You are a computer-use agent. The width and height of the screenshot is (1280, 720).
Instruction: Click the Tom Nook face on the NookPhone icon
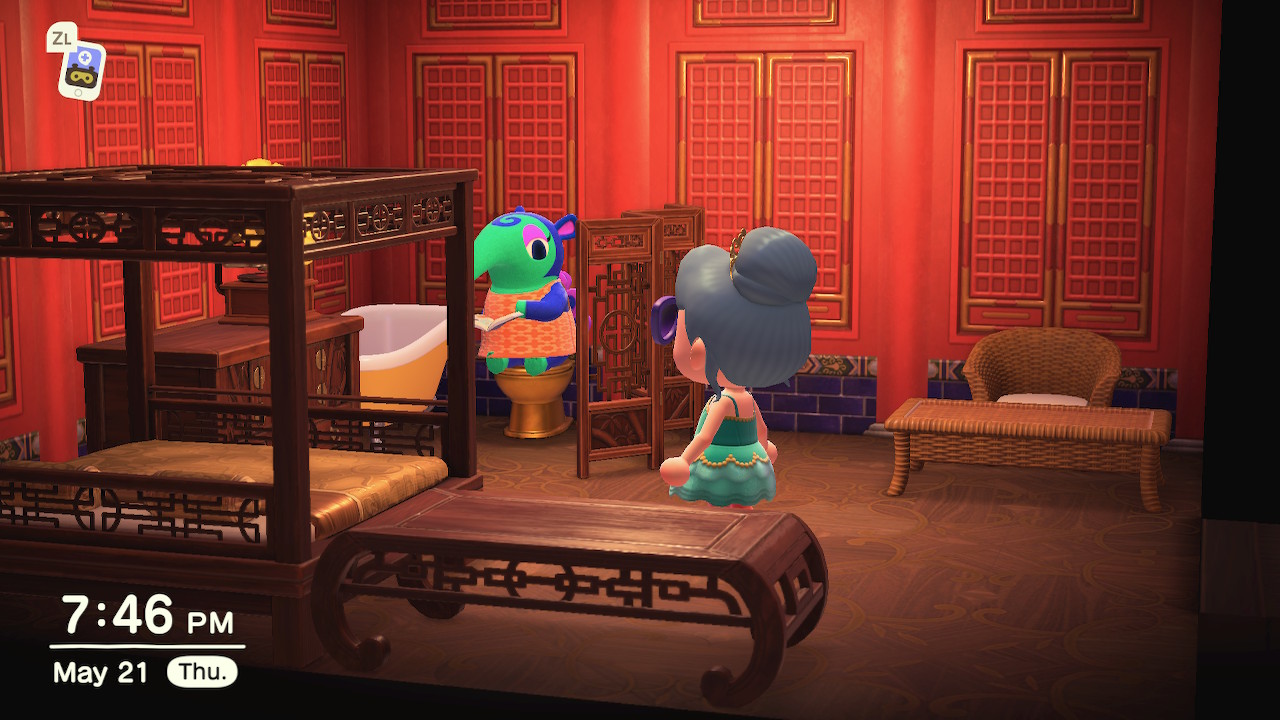pos(82,76)
